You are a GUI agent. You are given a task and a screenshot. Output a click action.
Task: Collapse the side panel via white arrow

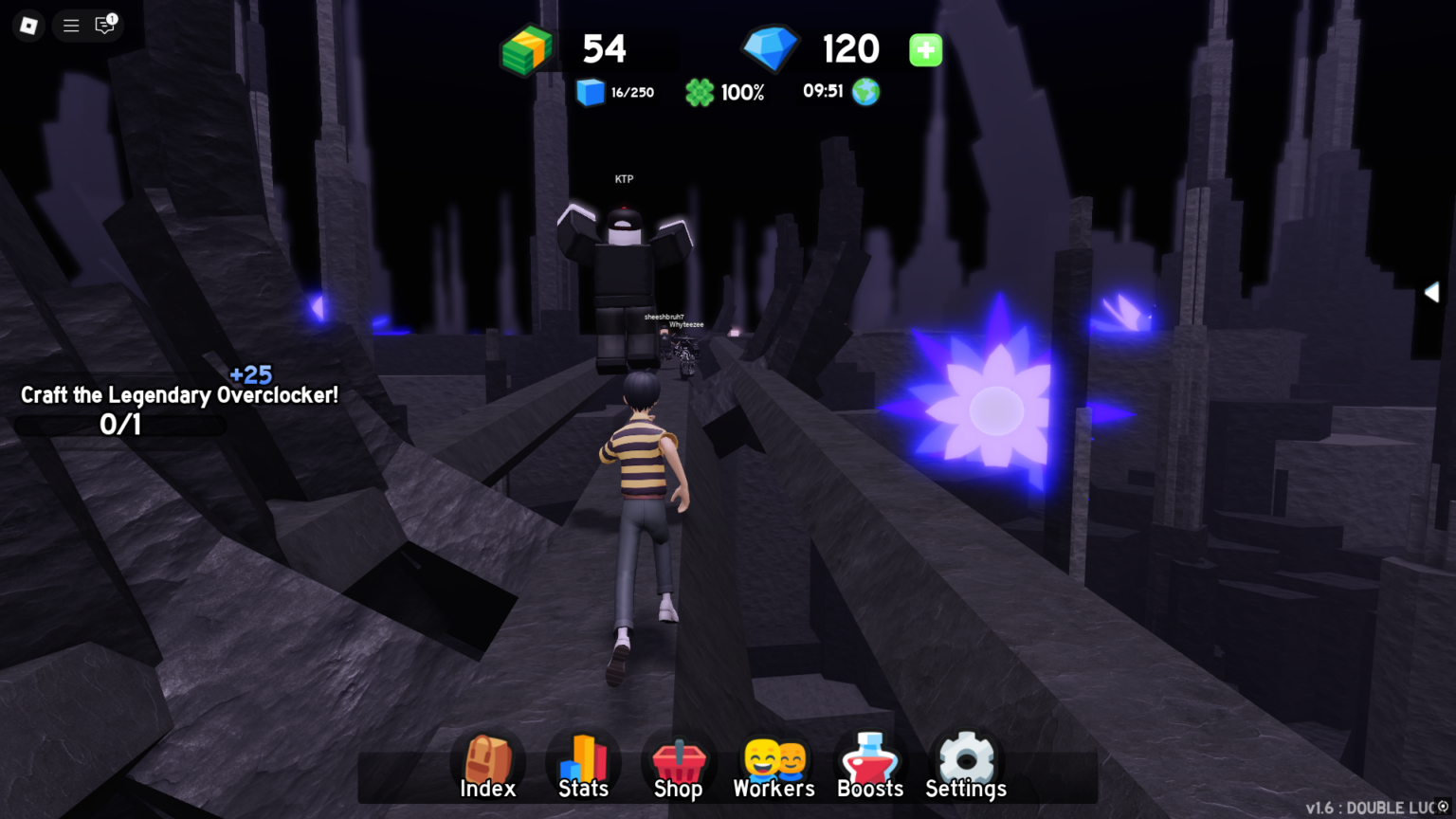(x=1431, y=292)
